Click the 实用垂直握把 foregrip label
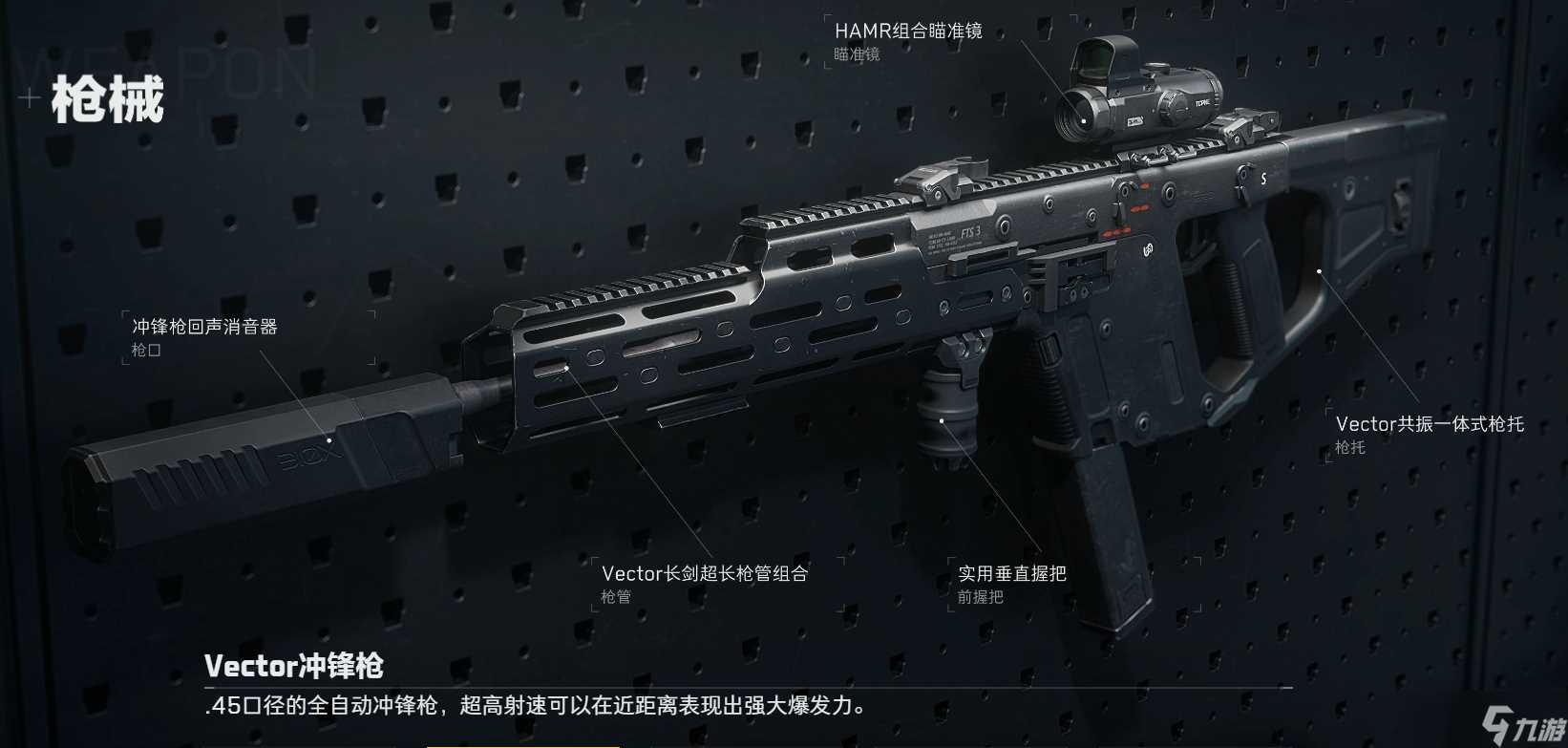Viewport: 1568px width, 748px height. pyautogui.click(x=1013, y=573)
